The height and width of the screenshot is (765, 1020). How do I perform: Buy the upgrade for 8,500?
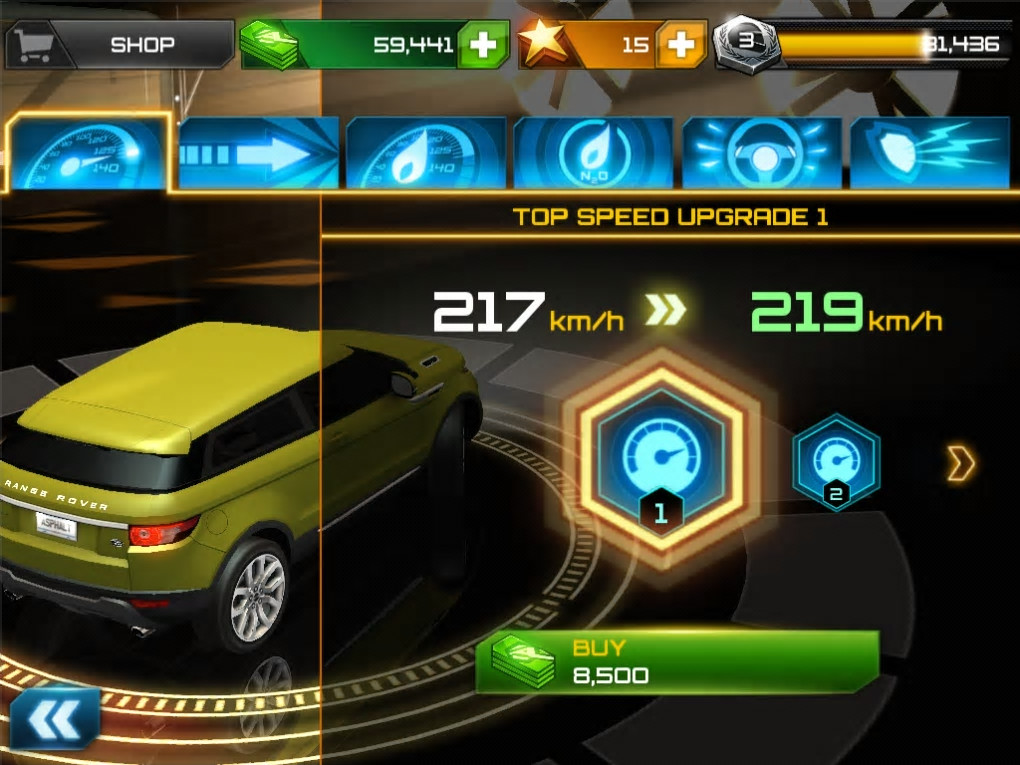click(x=676, y=661)
